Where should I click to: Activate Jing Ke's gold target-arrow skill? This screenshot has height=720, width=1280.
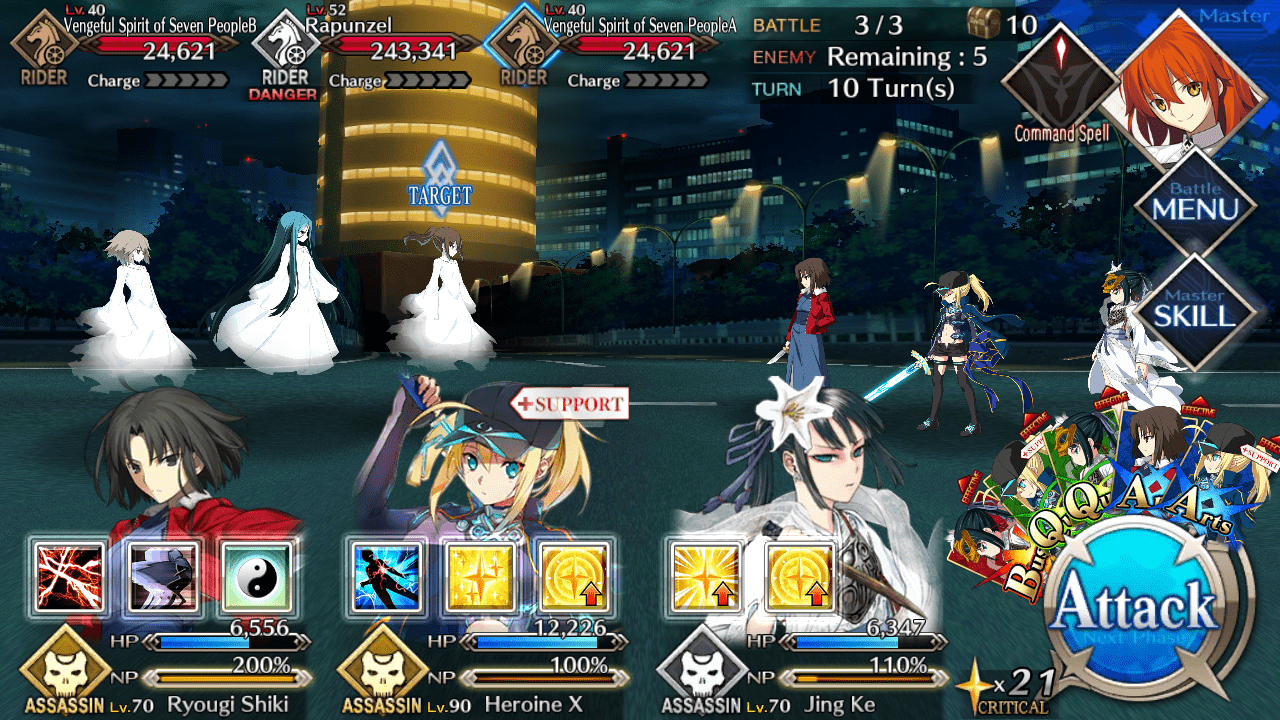pos(799,578)
